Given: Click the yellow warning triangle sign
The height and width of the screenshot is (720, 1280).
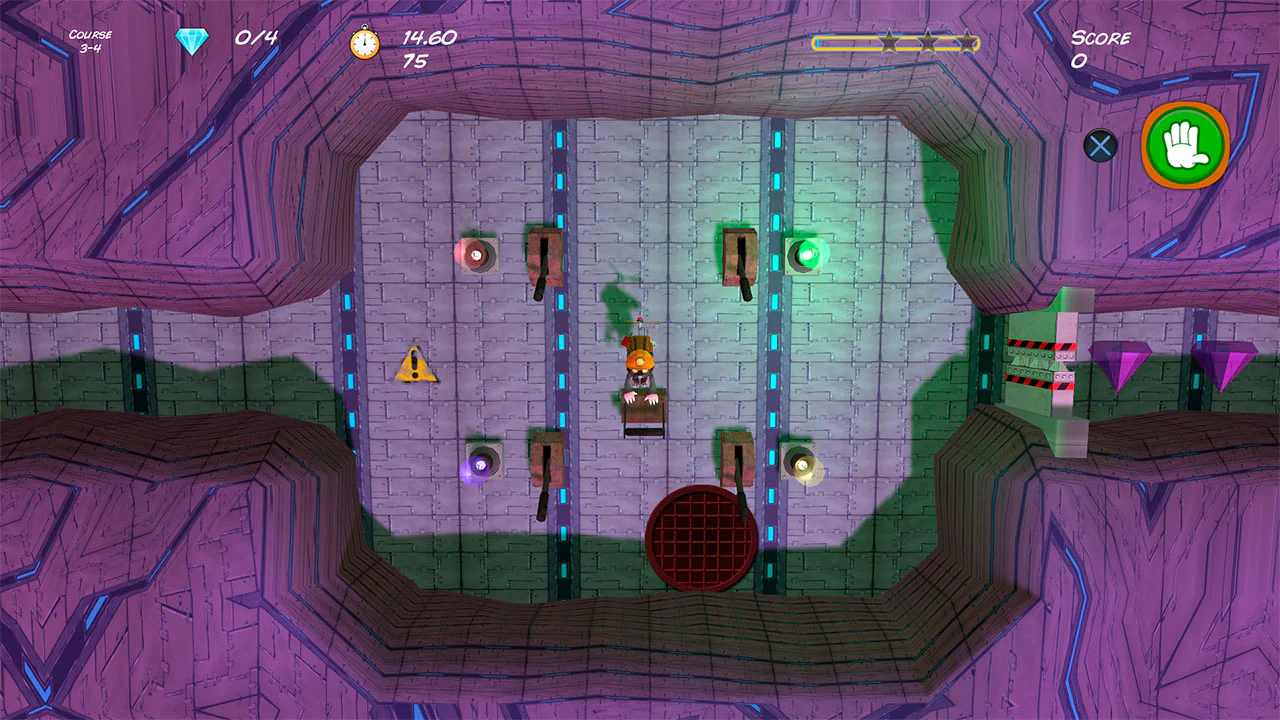Looking at the screenshot, I should click(x=416, y=368).
